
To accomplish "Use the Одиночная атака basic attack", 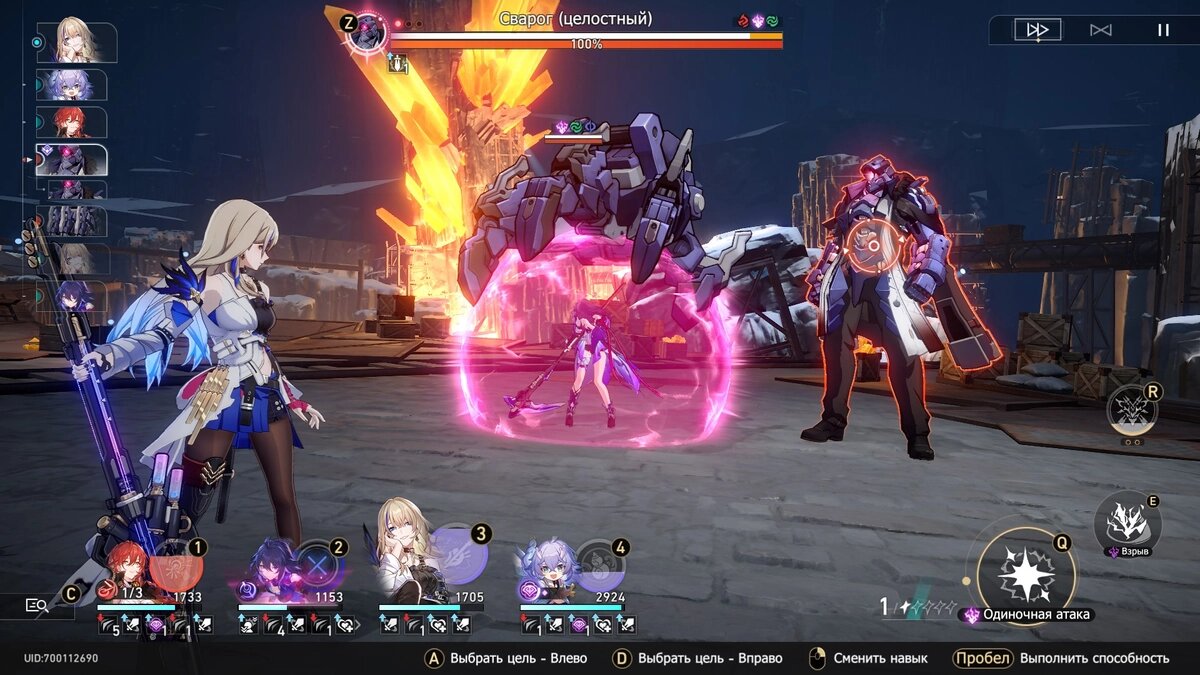I will 1025,575.
